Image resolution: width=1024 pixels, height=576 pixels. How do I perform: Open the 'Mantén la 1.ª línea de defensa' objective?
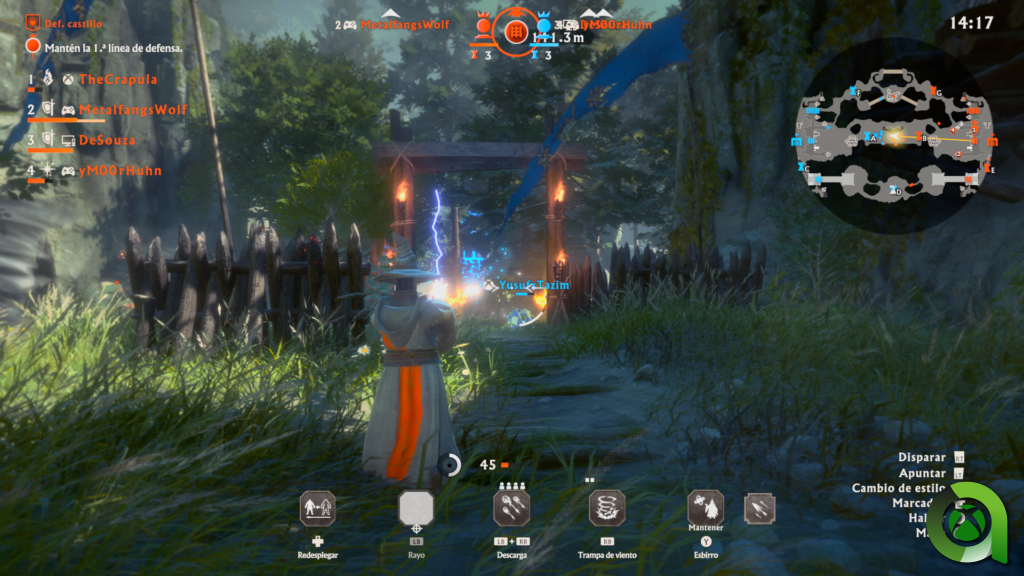113,47
